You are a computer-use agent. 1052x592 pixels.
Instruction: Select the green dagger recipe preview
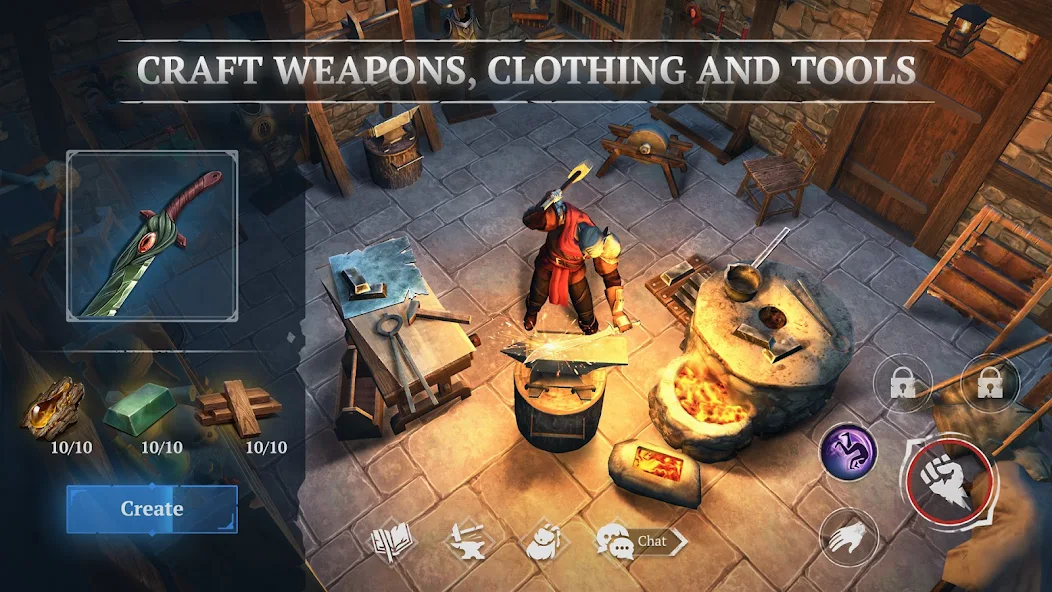pyautogui.click(x=152, y=236)
